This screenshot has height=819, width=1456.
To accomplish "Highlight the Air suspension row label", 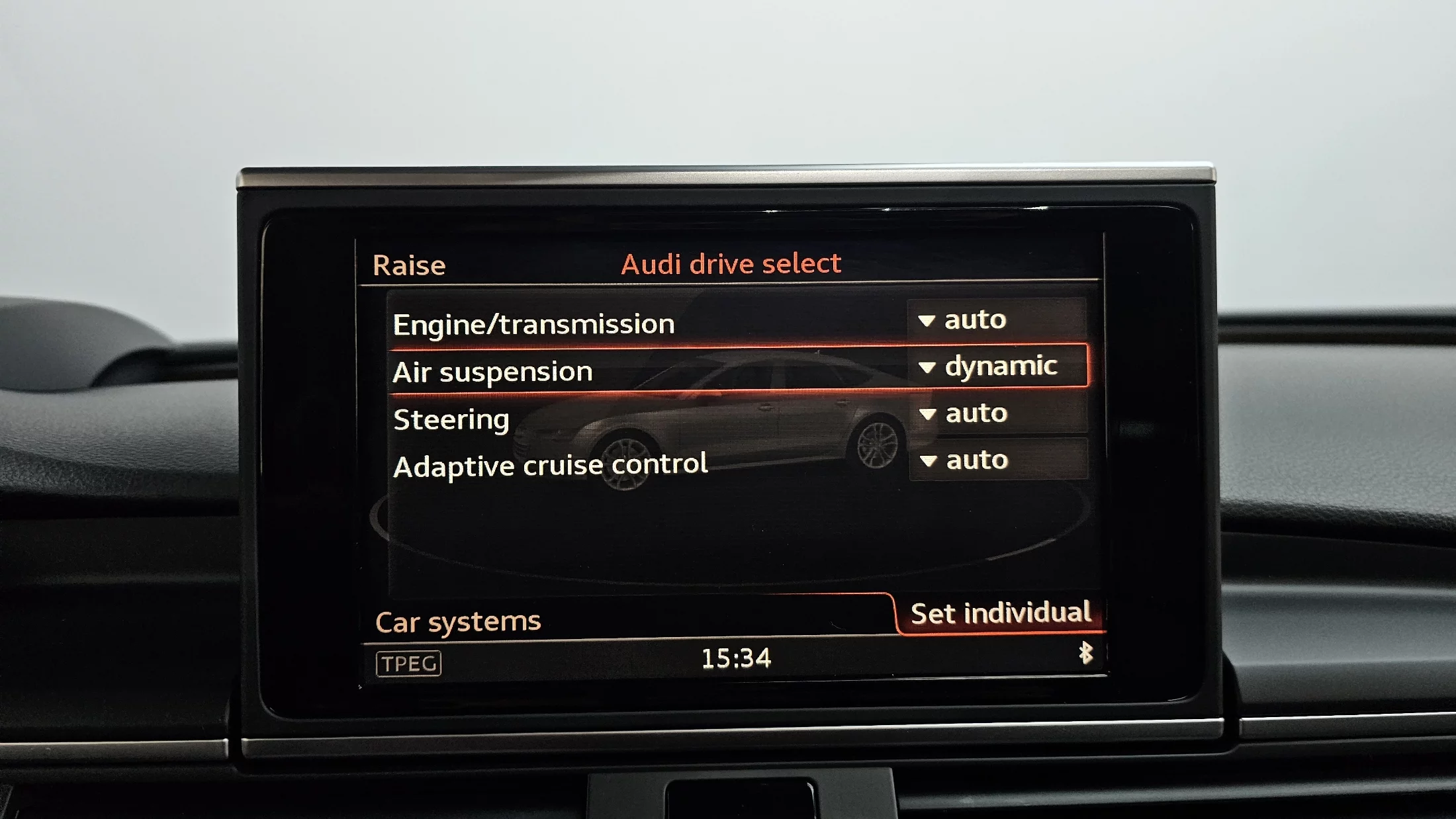I will coord(492,372).
